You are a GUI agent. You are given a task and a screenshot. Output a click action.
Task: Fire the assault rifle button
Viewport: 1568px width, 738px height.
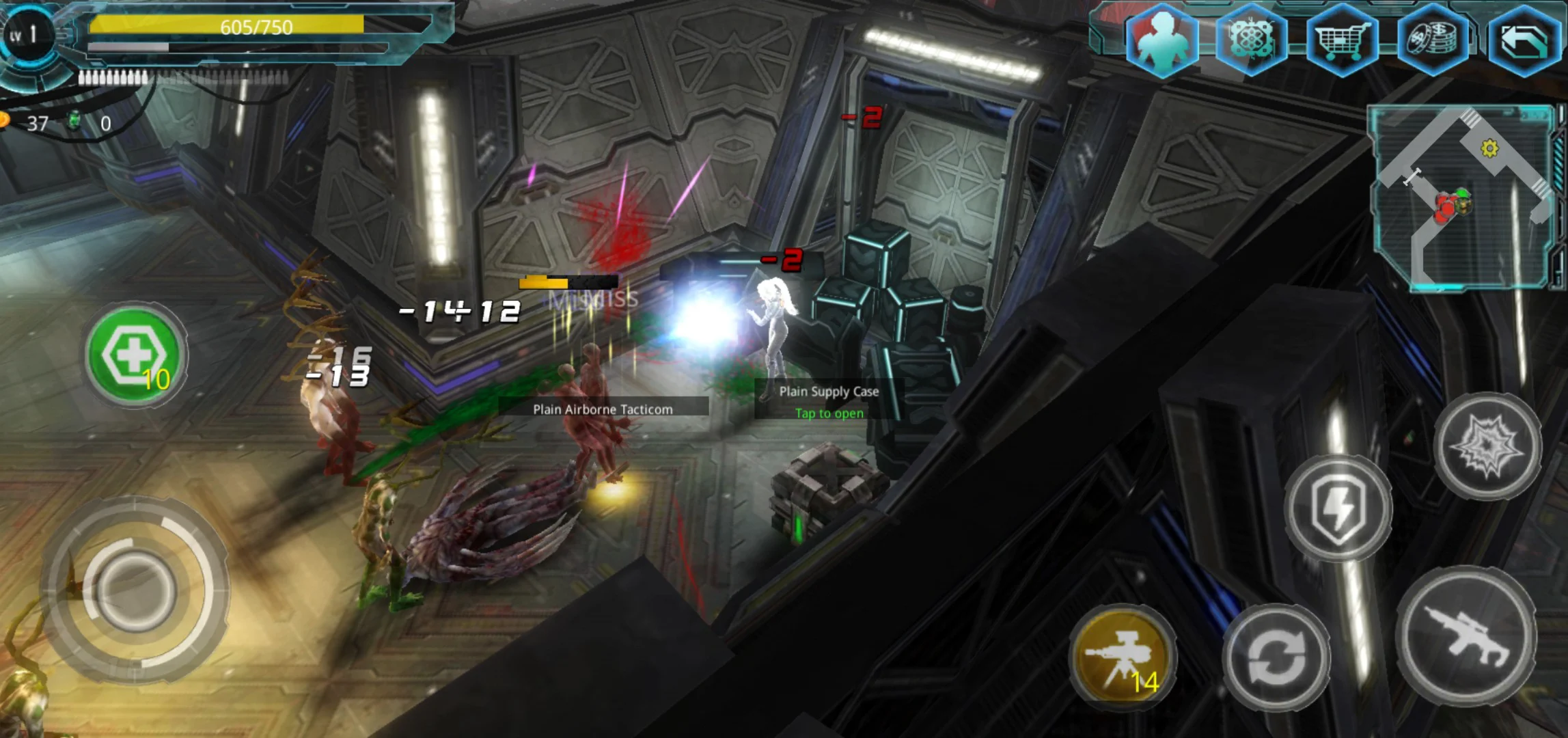click(x=1466, y=637)
